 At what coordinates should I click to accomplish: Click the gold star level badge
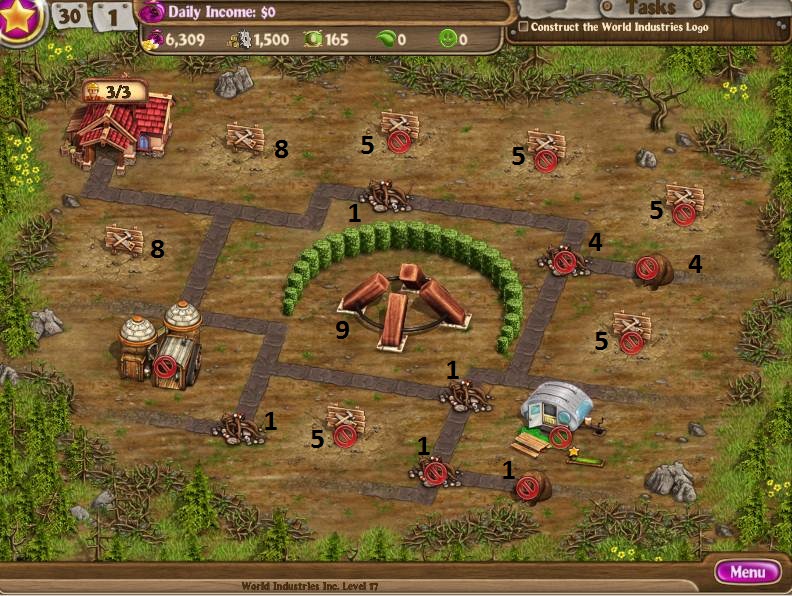[x=18, y=19]
